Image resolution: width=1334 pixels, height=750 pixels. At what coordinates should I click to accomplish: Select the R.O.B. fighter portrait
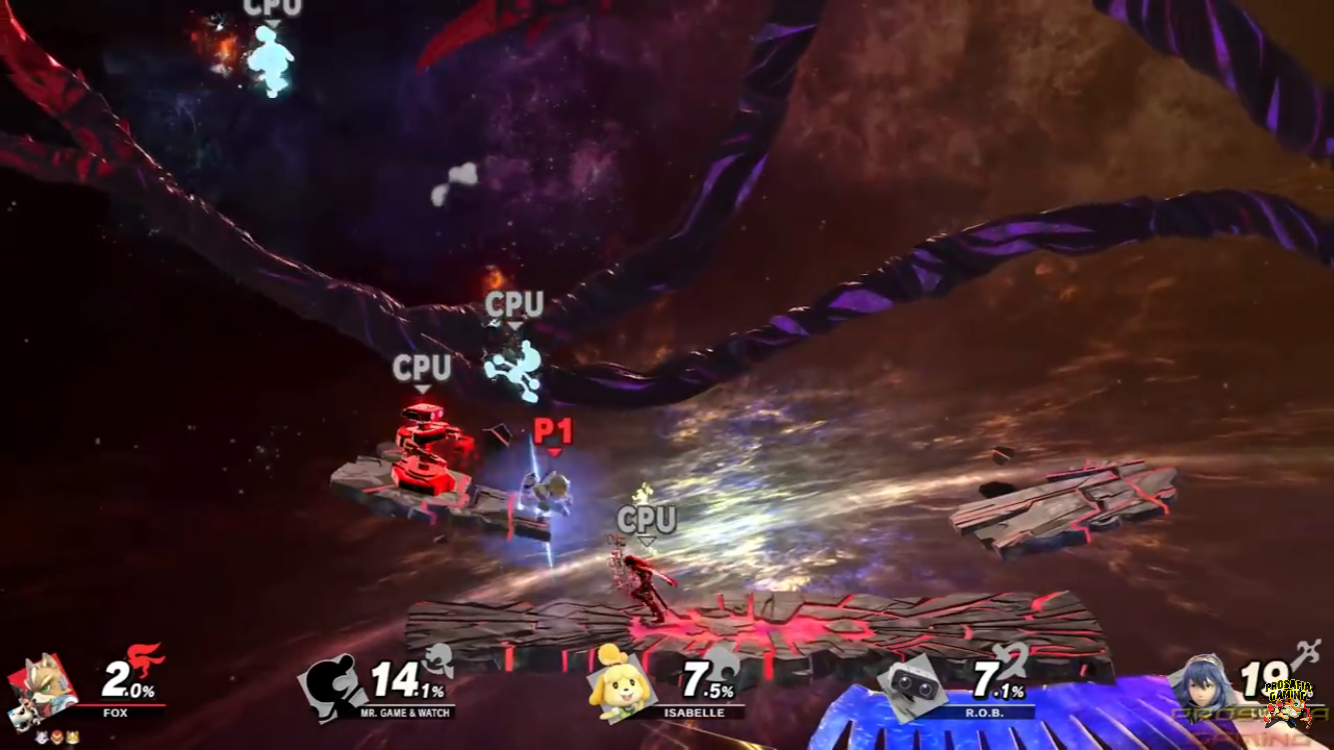point(911,685)
